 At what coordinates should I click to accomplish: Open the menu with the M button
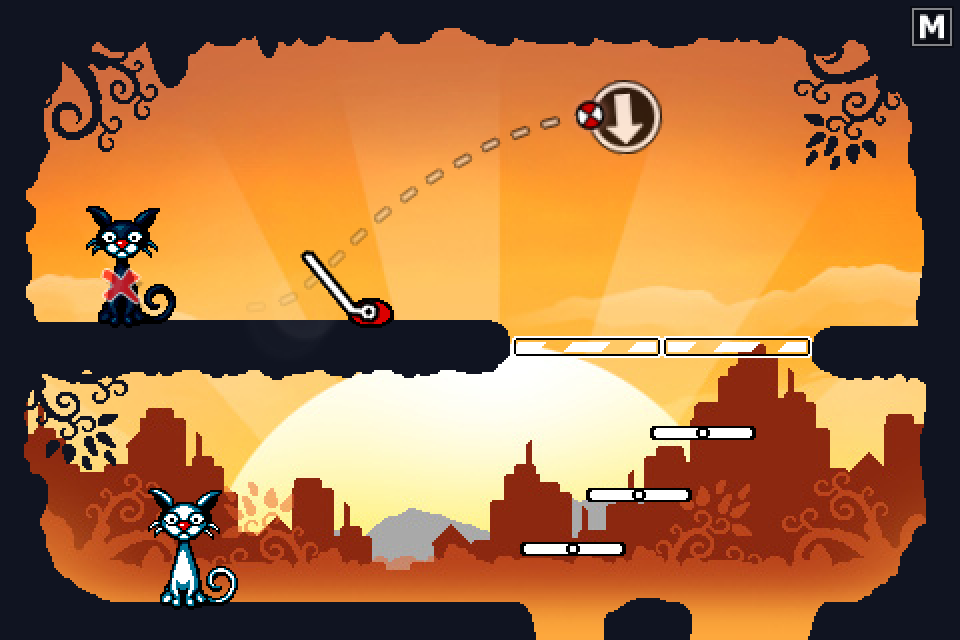[x=931, y=27]
